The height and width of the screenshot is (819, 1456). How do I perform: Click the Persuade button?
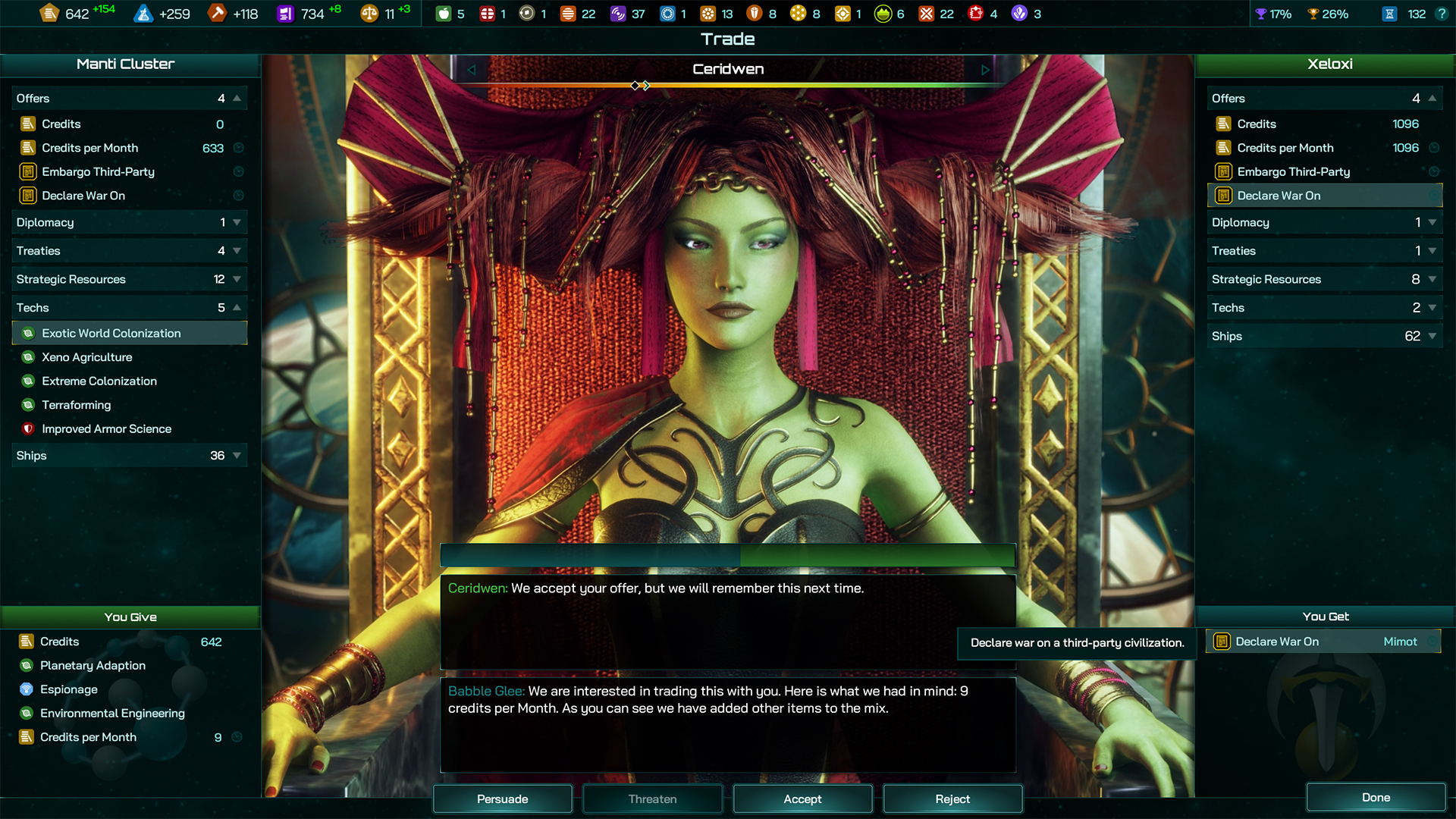click(x=502, y=799)
